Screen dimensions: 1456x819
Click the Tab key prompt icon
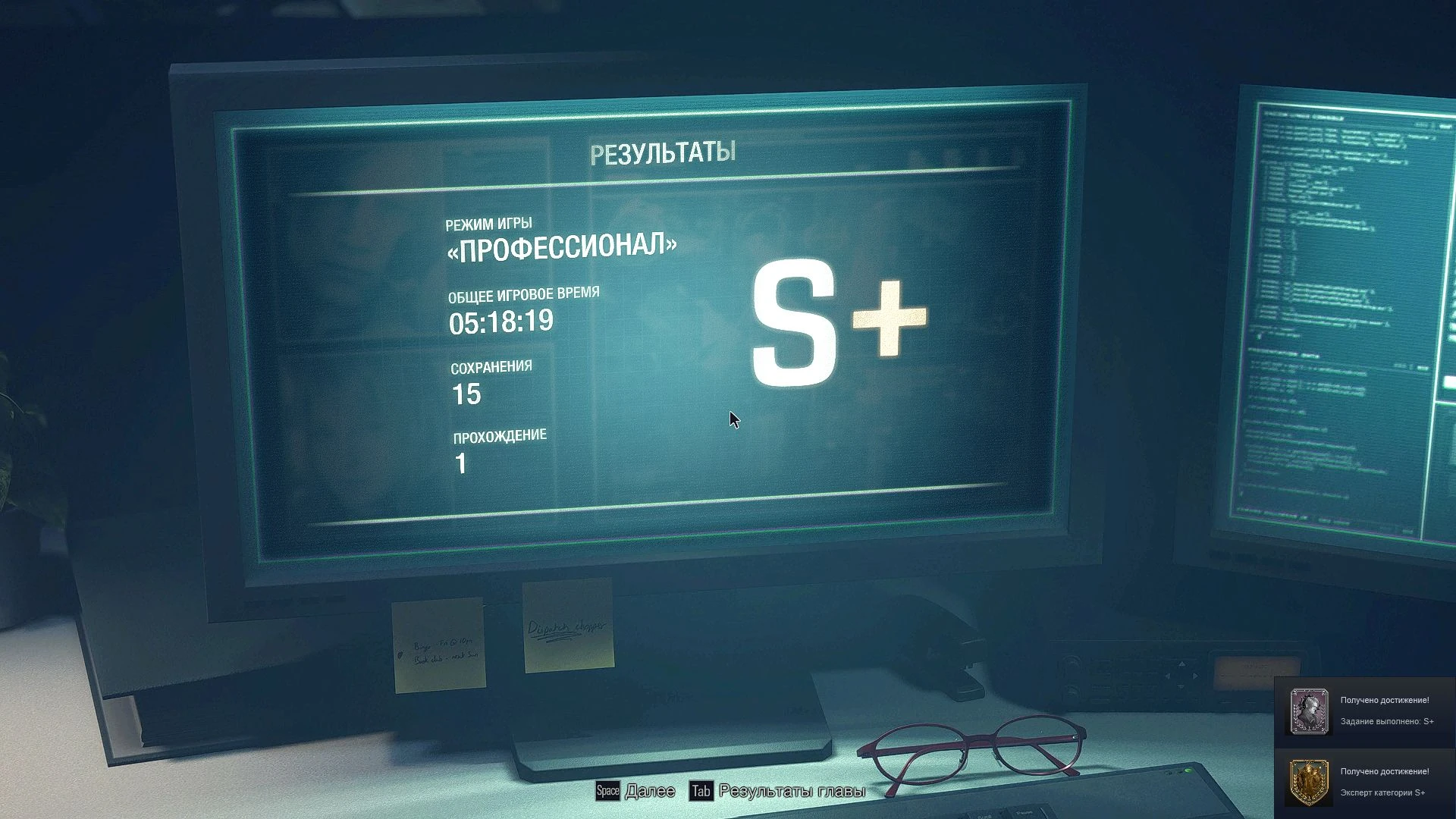click(x=700, y=791)
